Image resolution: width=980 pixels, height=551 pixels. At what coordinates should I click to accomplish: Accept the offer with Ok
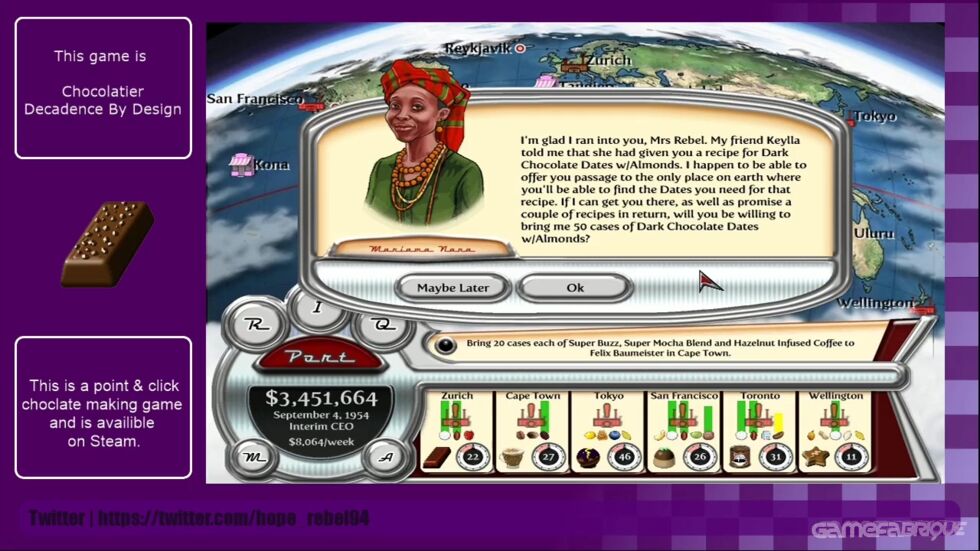(x=575, y=288)
